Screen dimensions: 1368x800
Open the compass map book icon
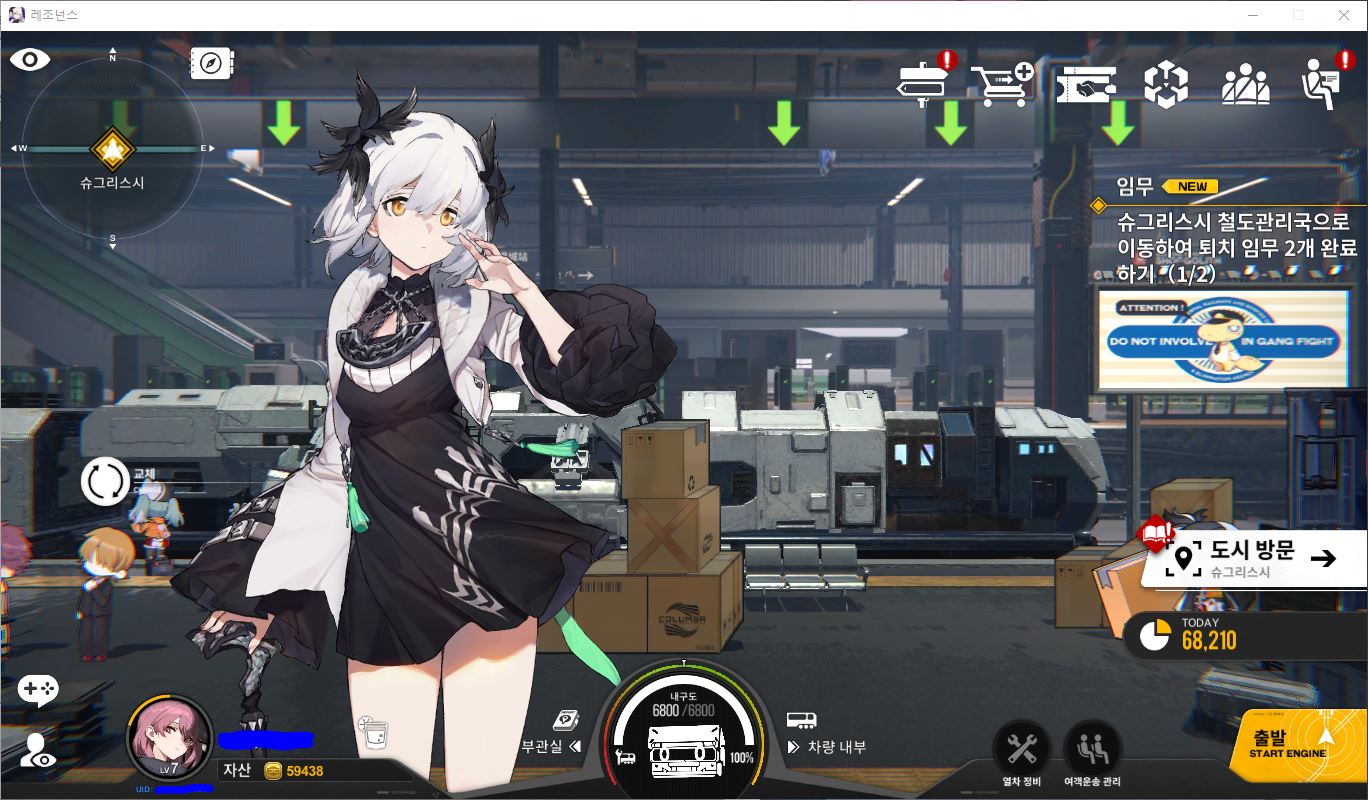[212, 62]
